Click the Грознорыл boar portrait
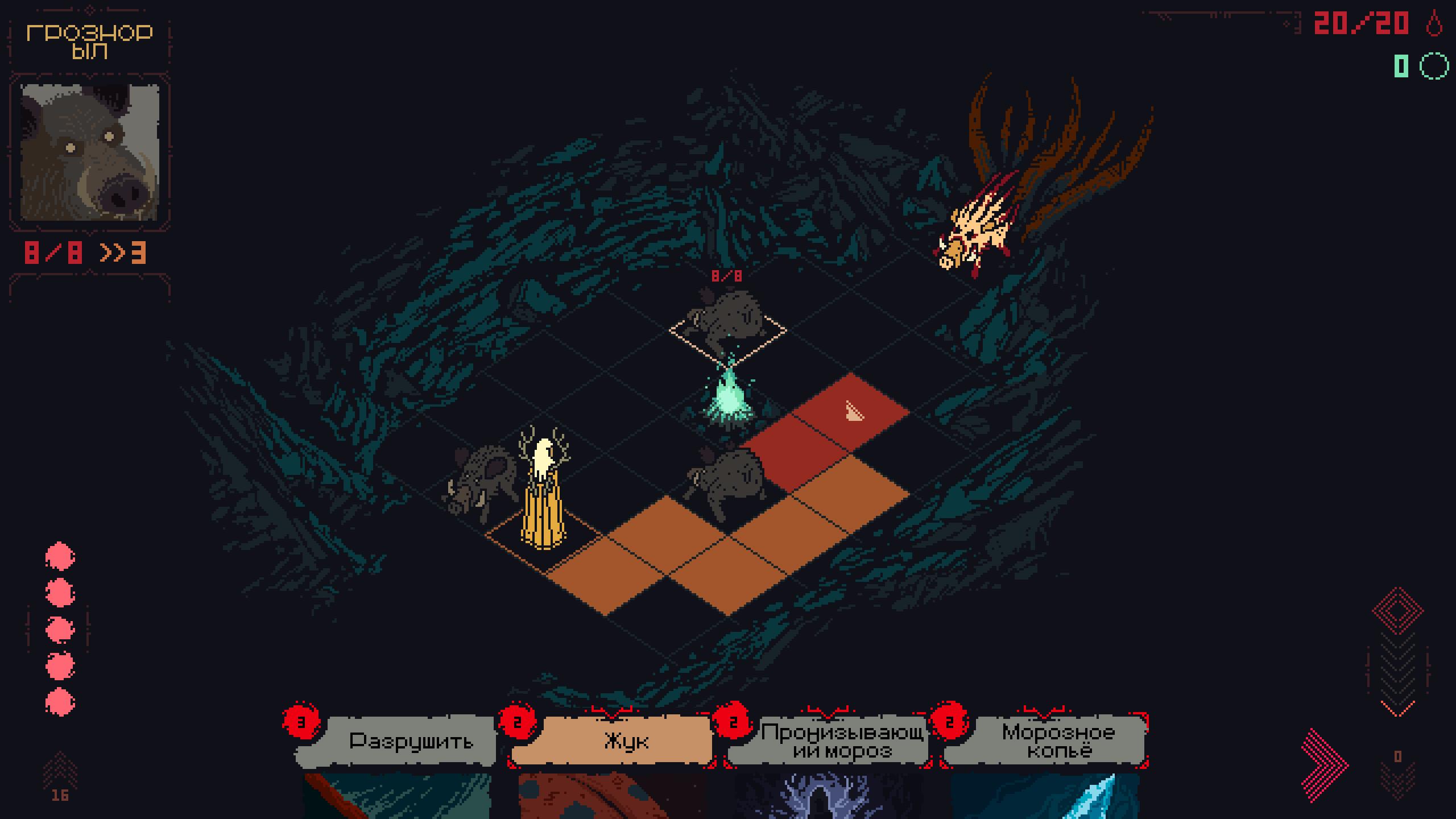This screenshot has width=1456, height=819. pos(90,152)
